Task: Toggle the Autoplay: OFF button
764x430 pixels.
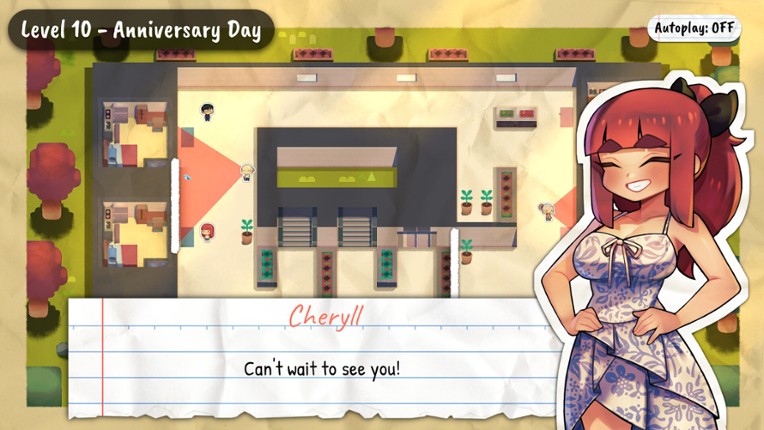Action: [697, 29]
